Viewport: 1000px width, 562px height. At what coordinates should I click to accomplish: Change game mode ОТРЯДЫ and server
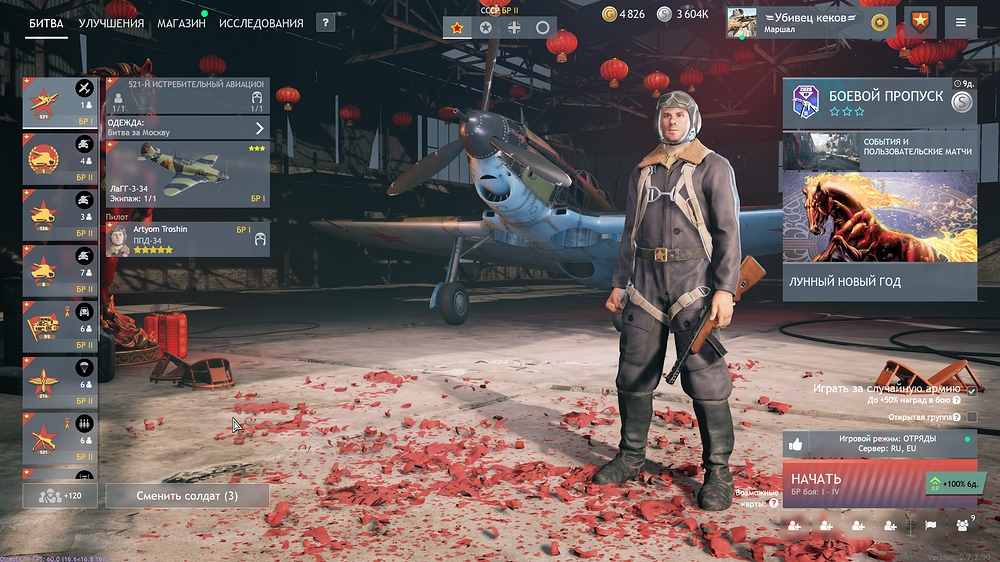(880, 444)
